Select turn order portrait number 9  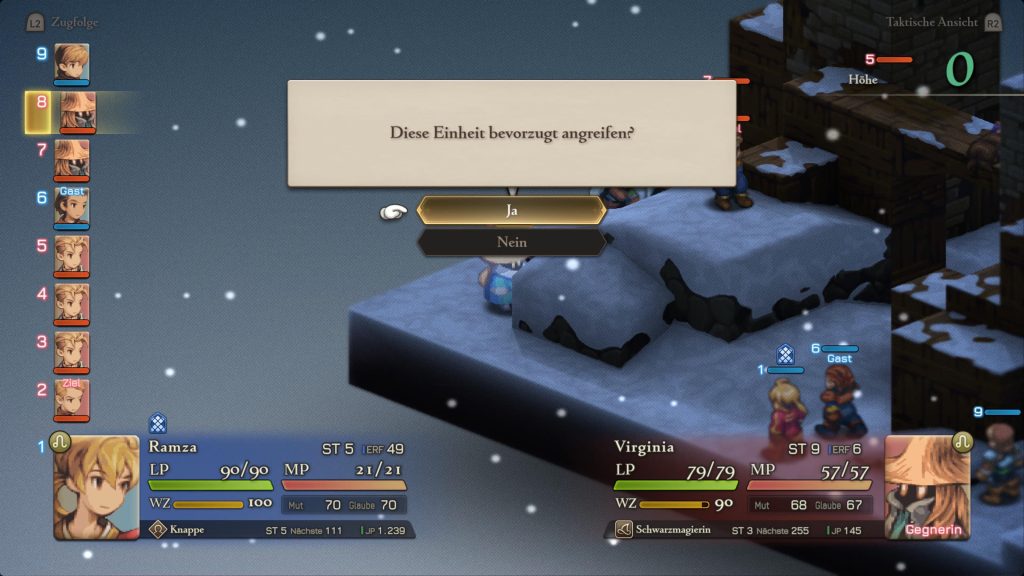click(71, 62)
